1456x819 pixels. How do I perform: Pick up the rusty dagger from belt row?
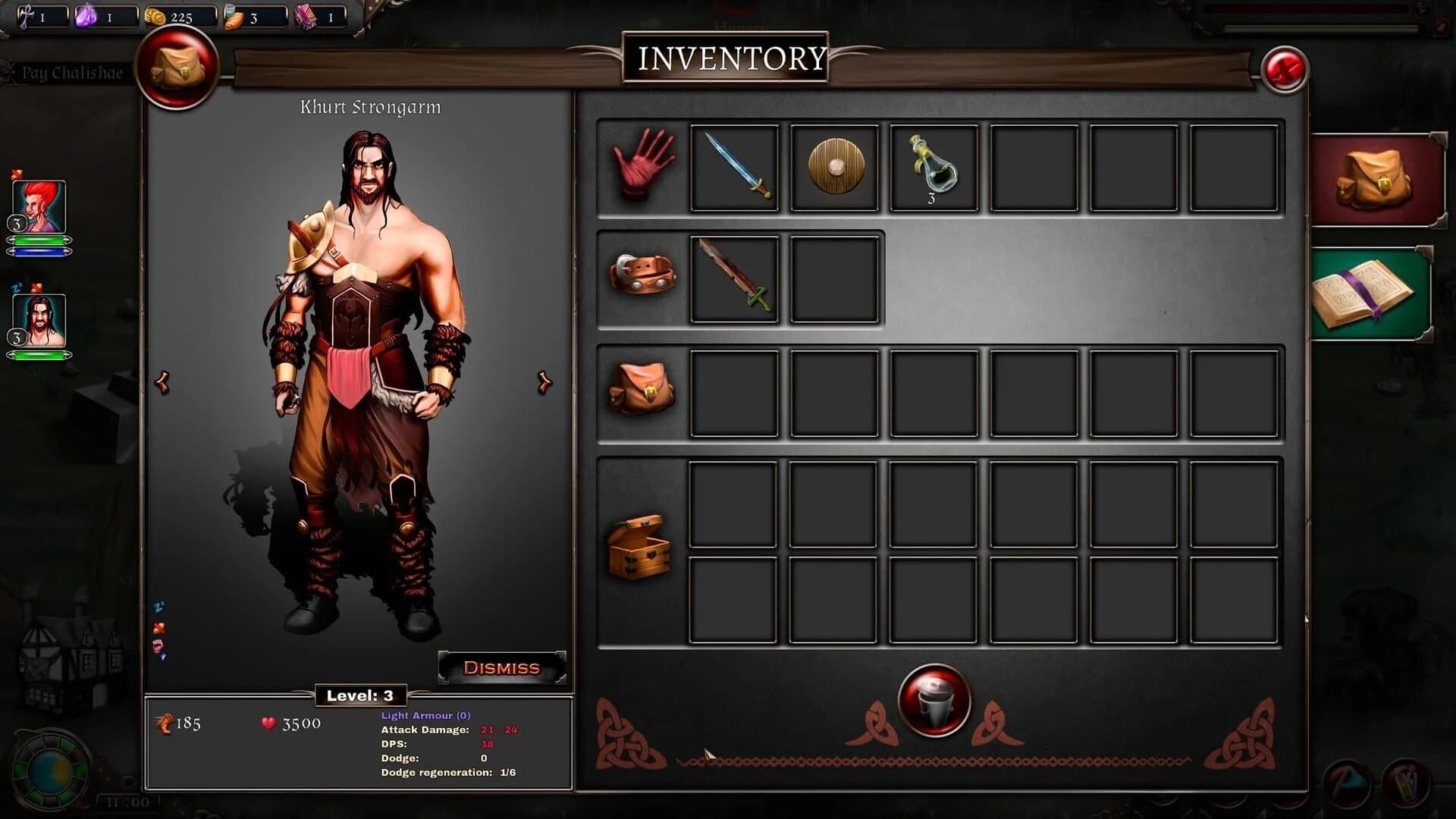(735, 278)
